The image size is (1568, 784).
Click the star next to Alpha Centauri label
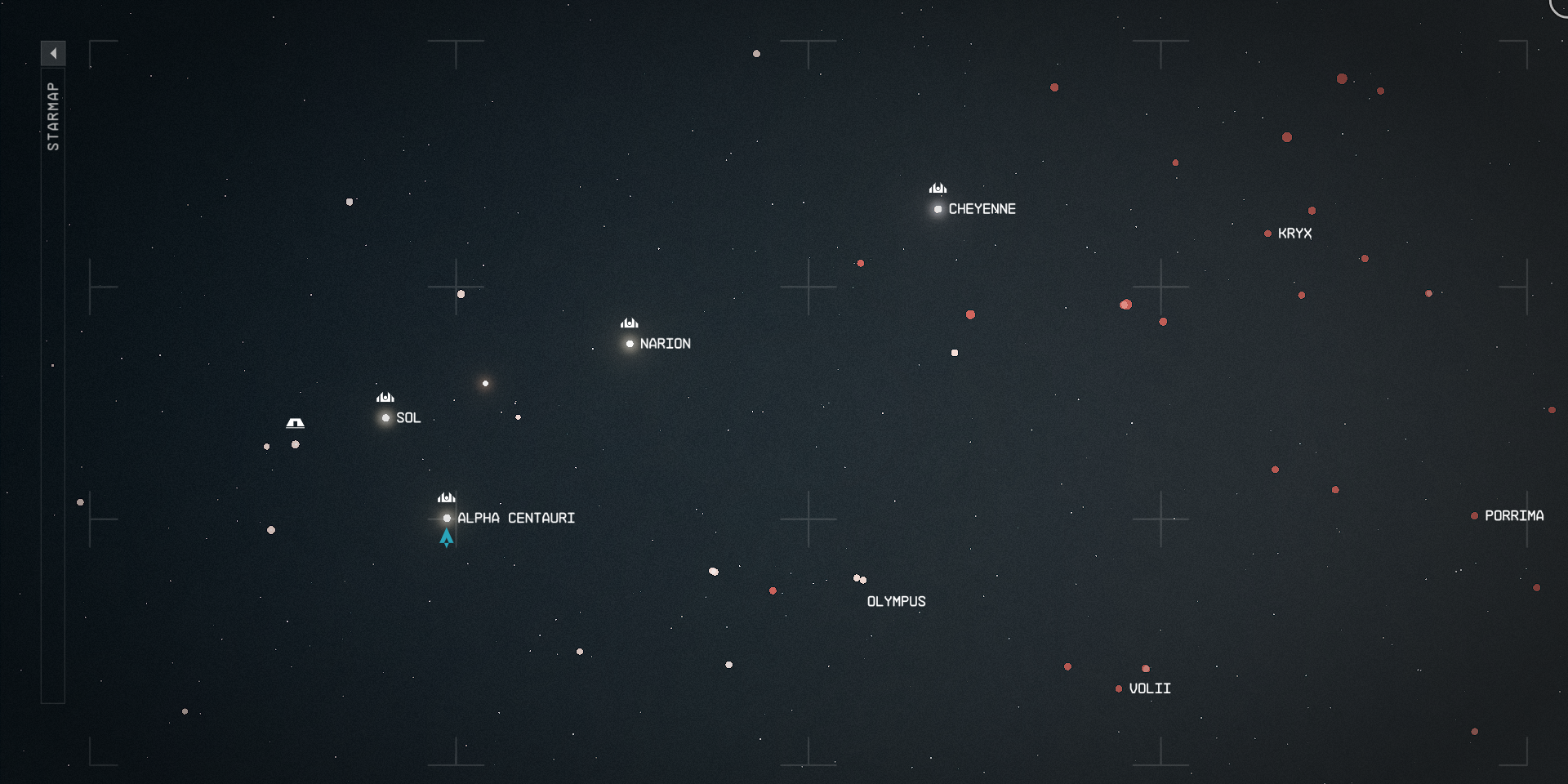pyautogui.click(x=446, y=517)
